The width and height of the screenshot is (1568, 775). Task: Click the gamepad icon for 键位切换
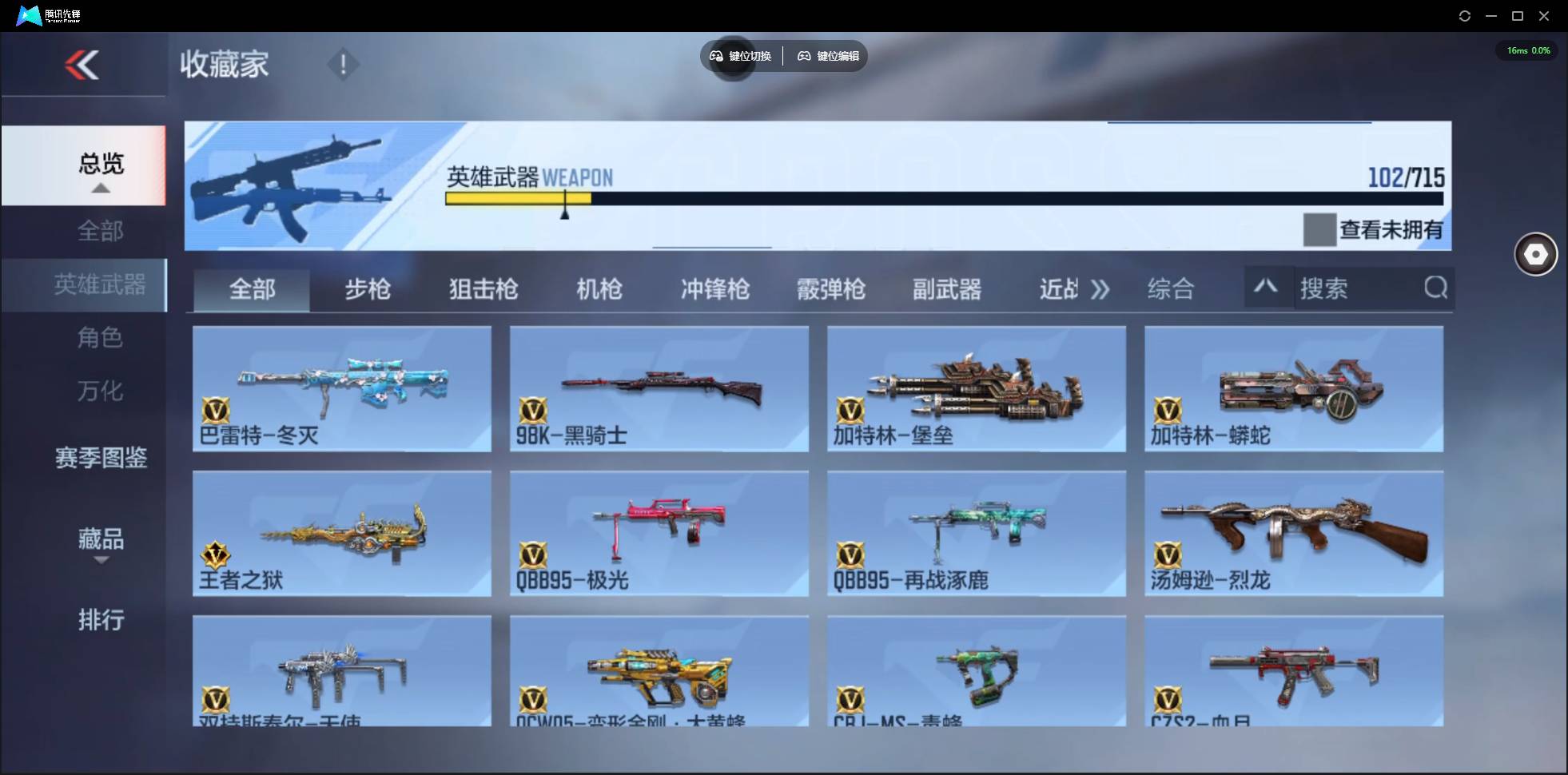coord(714,56)
